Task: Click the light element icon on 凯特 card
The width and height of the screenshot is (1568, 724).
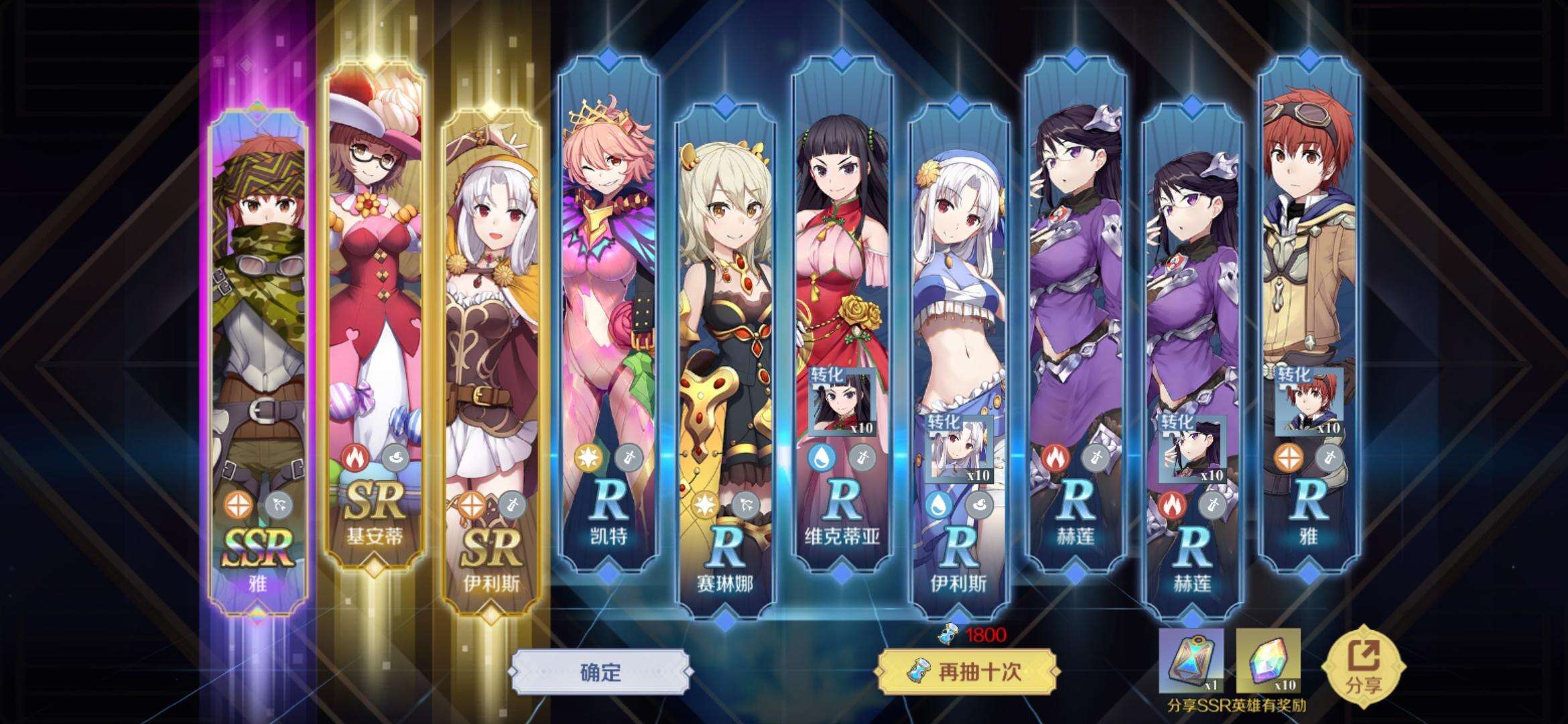Action: pos(588,458)
